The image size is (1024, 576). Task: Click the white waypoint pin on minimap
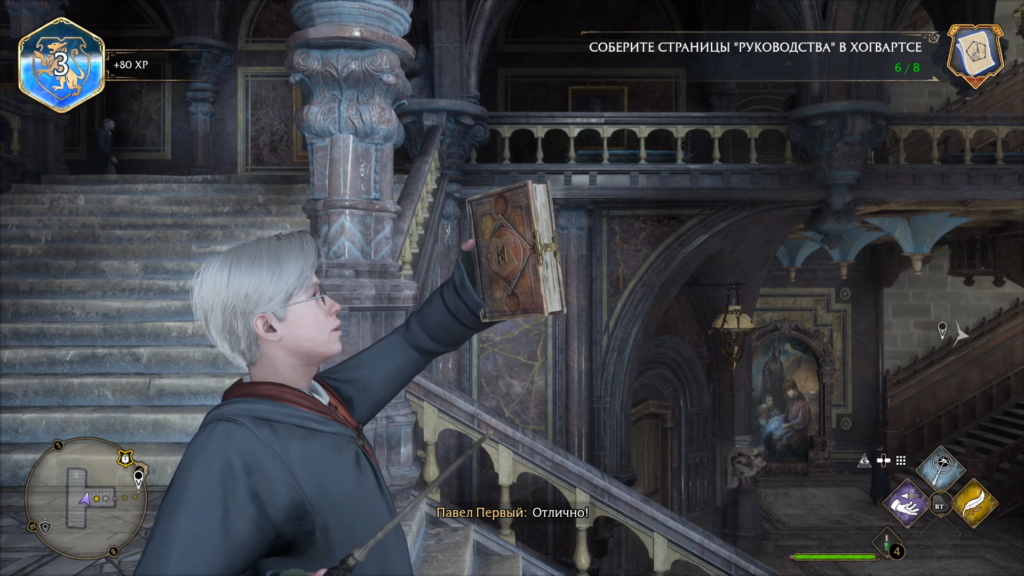tap(138, 478)
